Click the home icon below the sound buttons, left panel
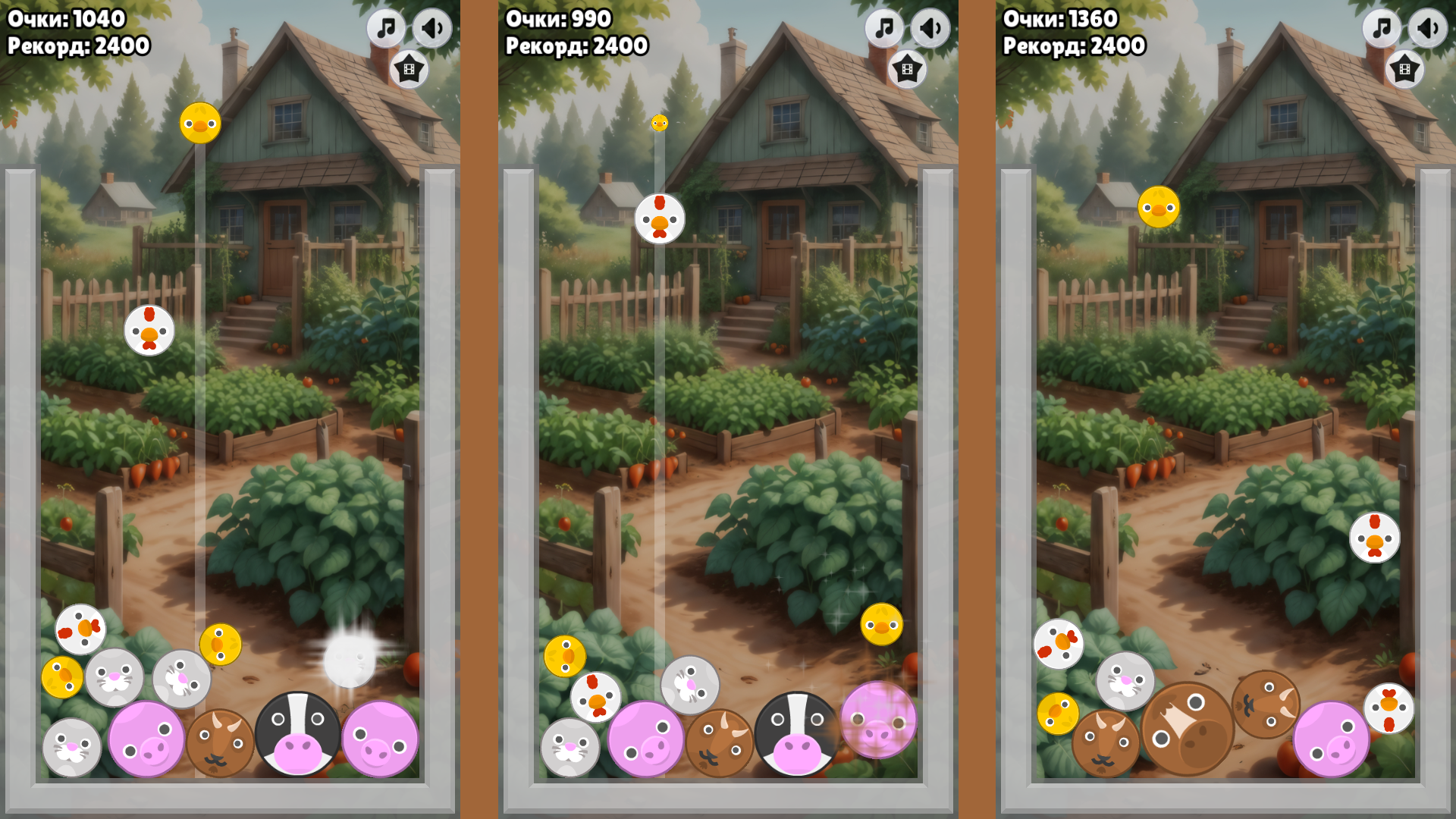Viewport: 1456px width, 819px height. (x=409, y=68)
